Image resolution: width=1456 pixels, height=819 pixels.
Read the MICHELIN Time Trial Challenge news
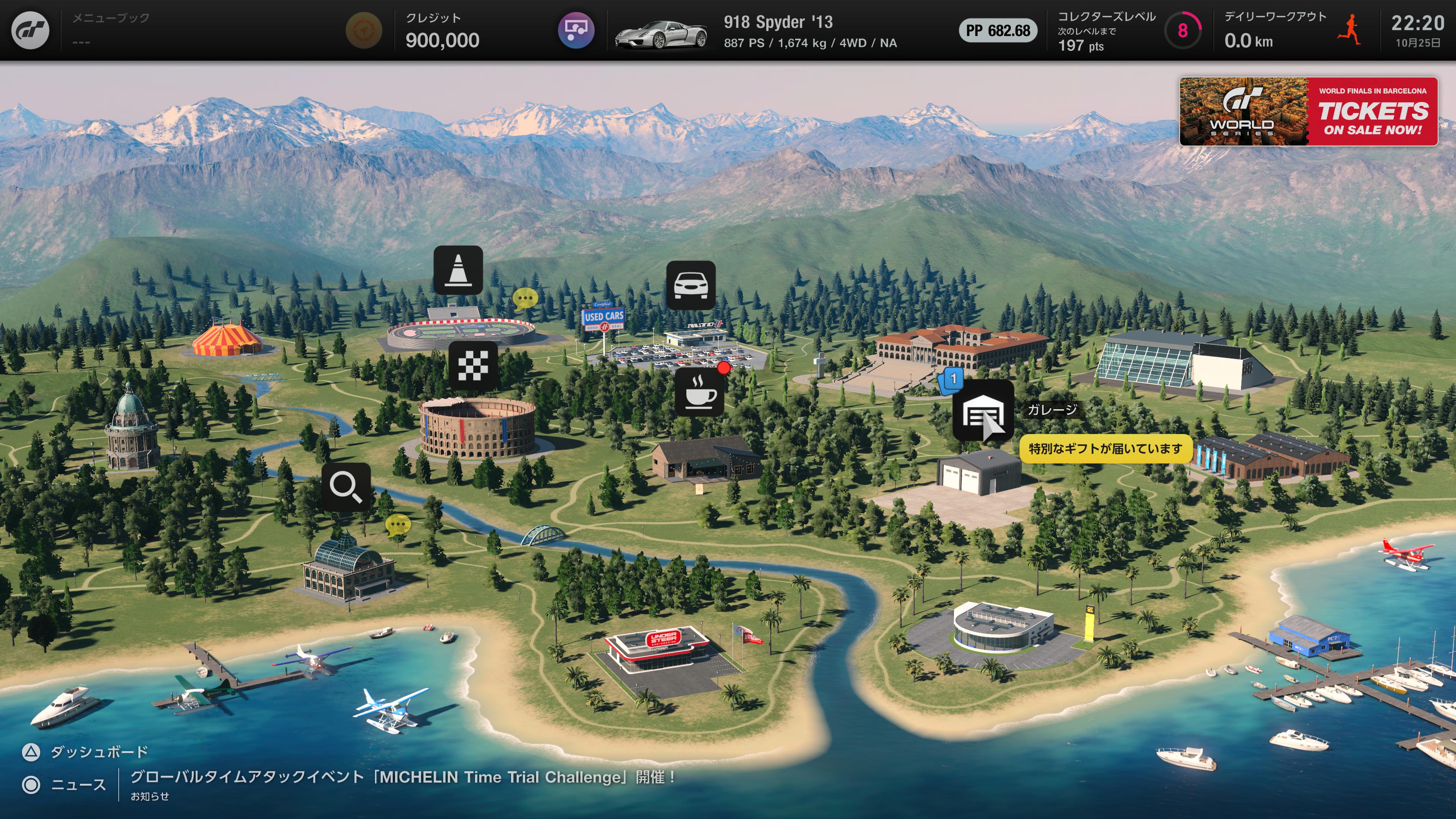402,778
